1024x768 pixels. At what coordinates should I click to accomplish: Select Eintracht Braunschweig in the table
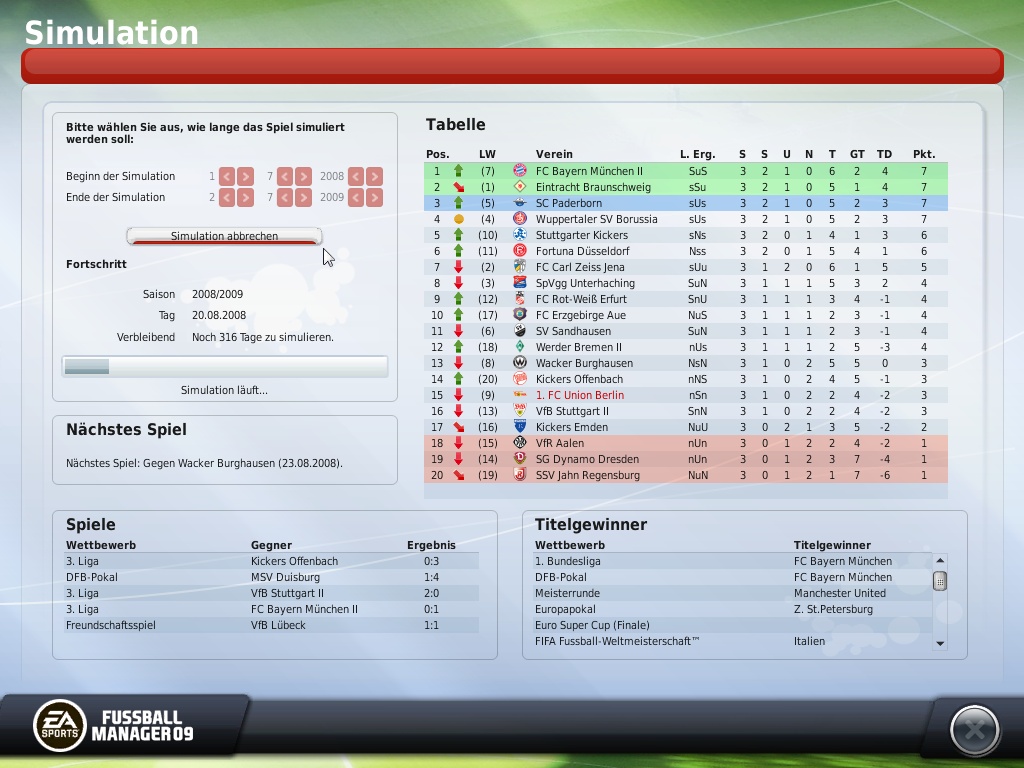(592, 187)
